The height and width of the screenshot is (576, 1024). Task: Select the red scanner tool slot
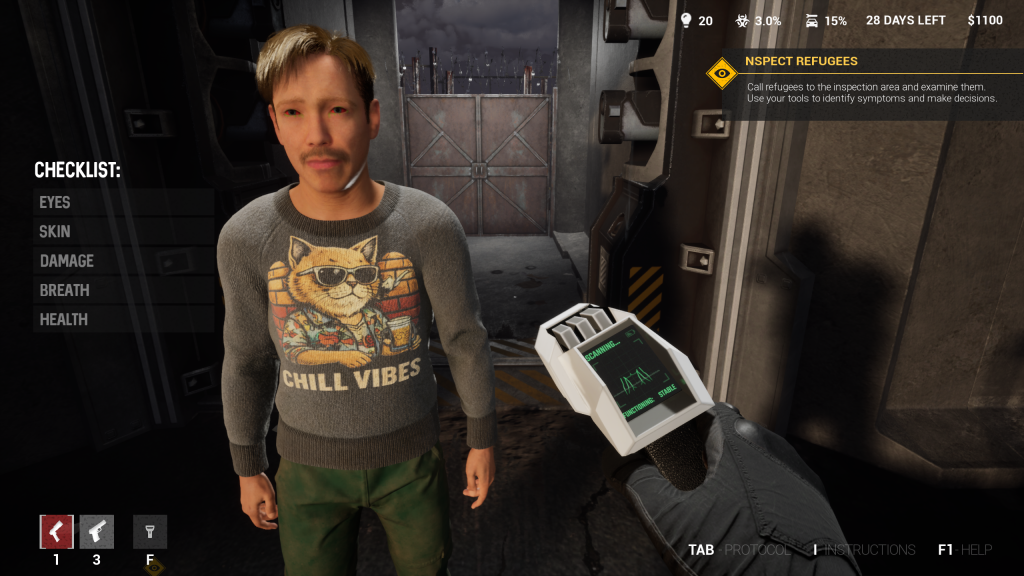(56, 531)
